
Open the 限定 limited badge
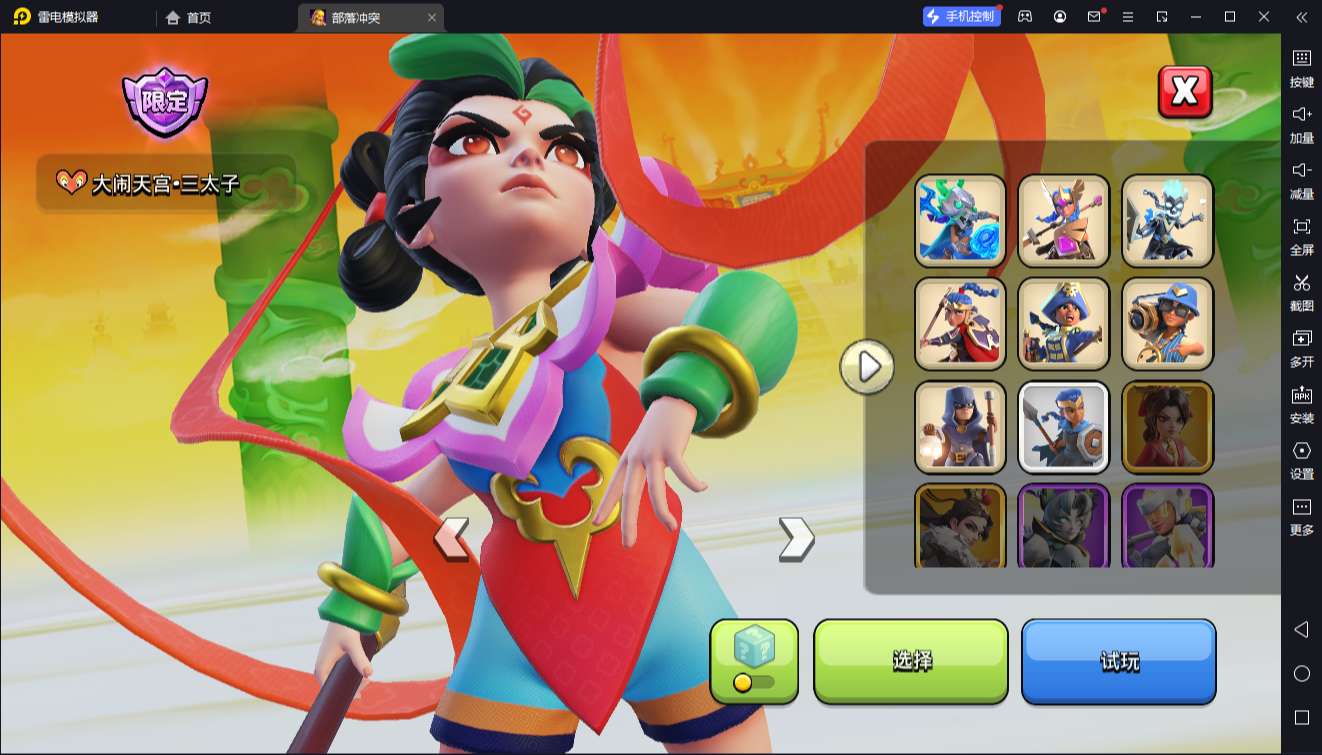tap(164, 101)
